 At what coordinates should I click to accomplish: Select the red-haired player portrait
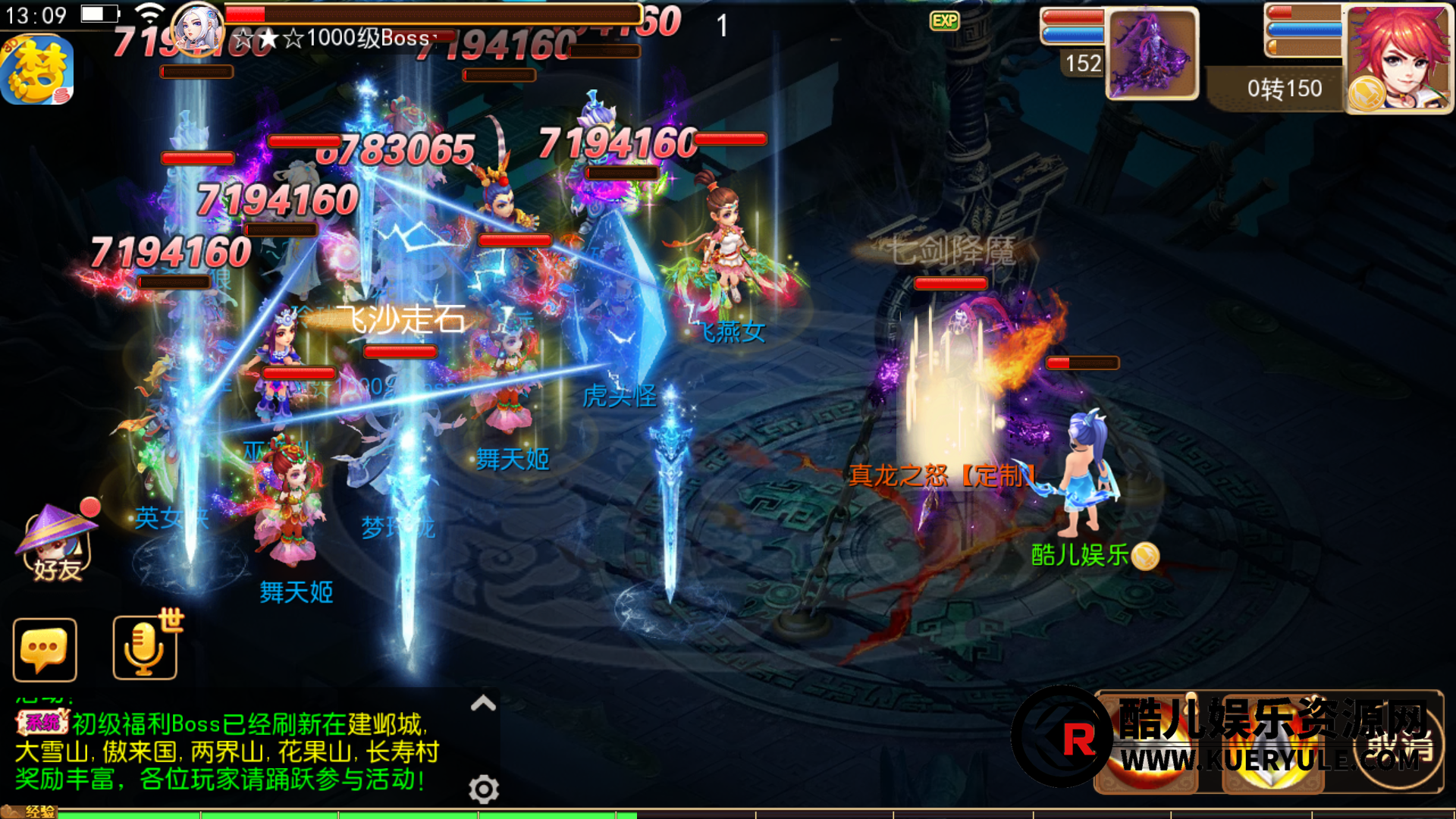(1399, 59)
